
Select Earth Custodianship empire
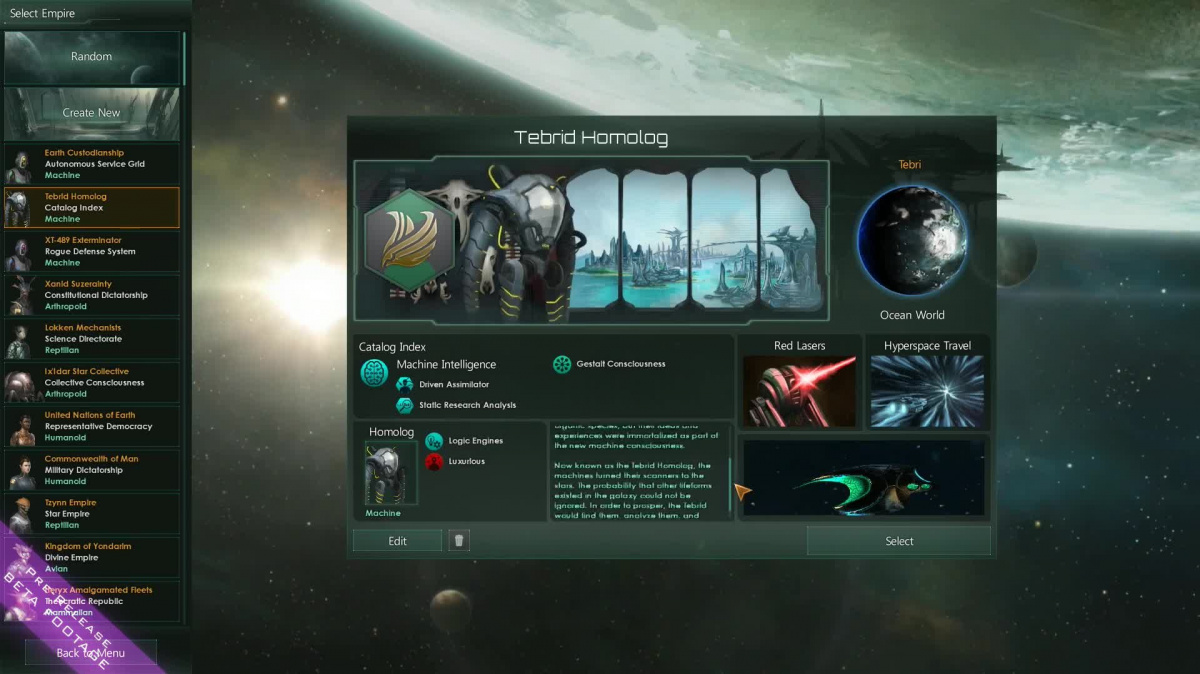tap(92, 164)
